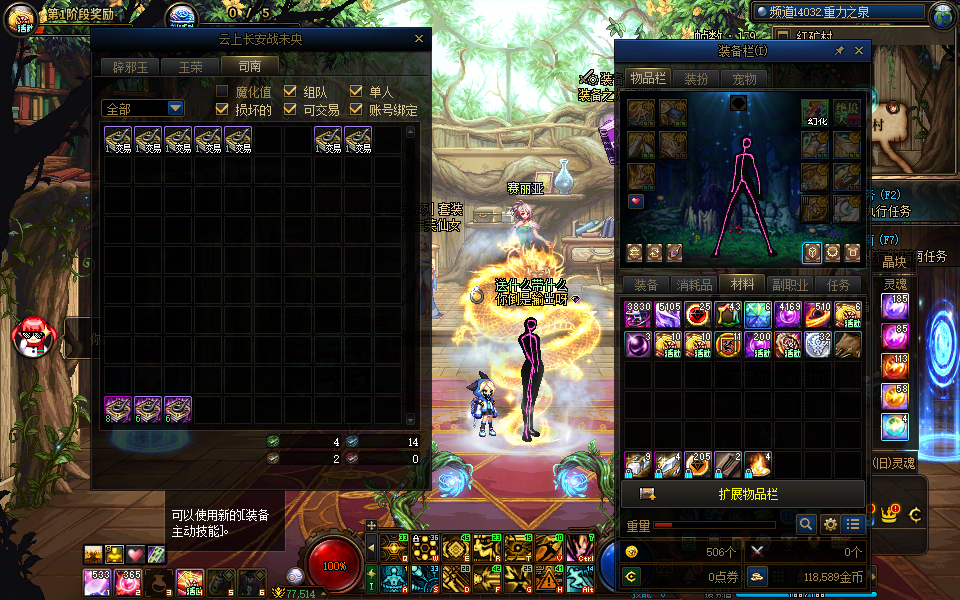This screenshot has height=600, width=960.
Task: Close the 云上长安战未央 window
Action: 419,40
